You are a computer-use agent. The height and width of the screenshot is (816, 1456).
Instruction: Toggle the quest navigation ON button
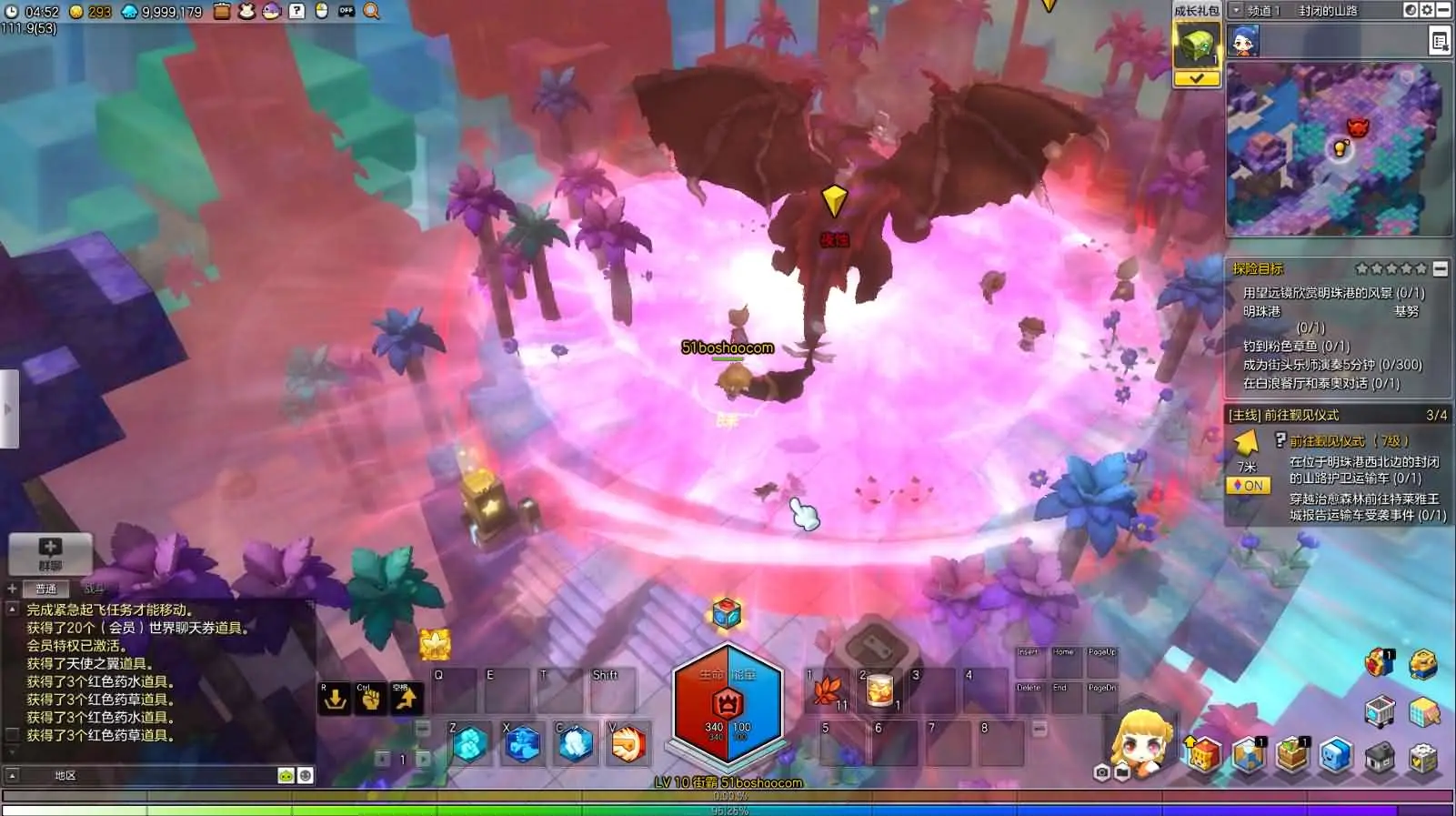(1246, 486)
